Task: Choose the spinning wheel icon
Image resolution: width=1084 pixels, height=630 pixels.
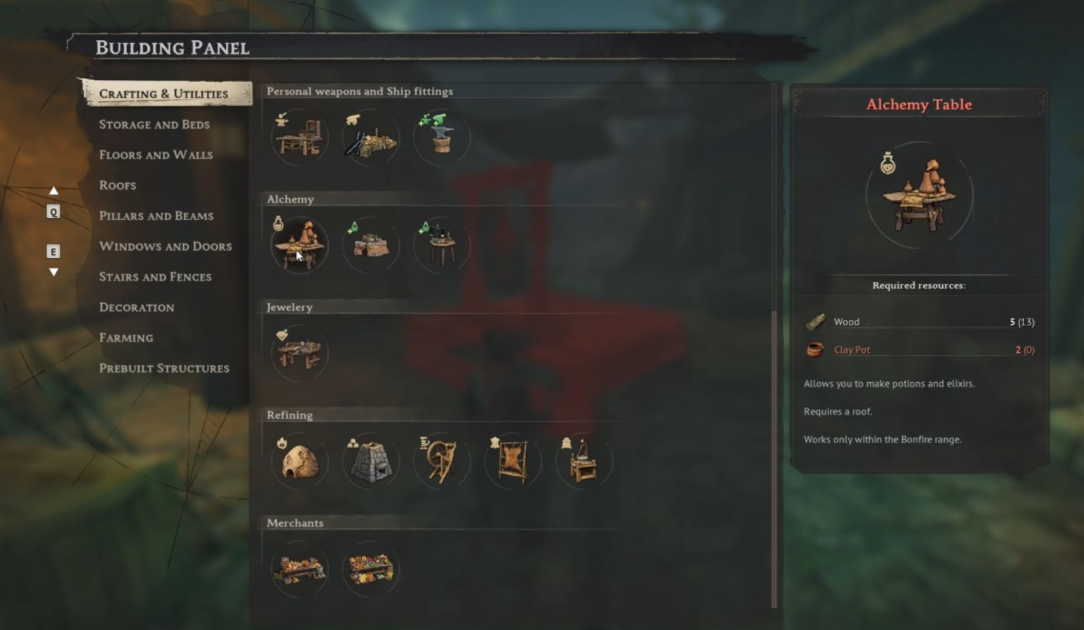Action: point(441,462)
